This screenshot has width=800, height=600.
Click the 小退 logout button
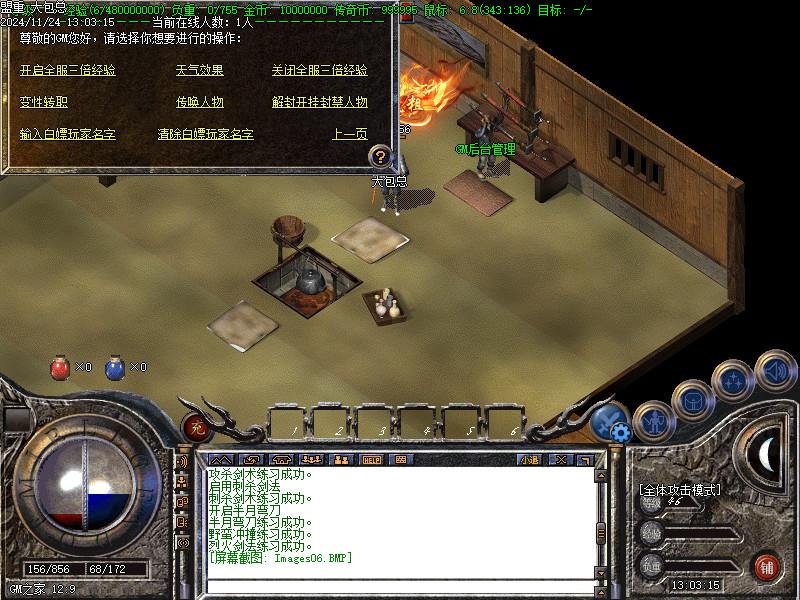(x=528, y=460)
